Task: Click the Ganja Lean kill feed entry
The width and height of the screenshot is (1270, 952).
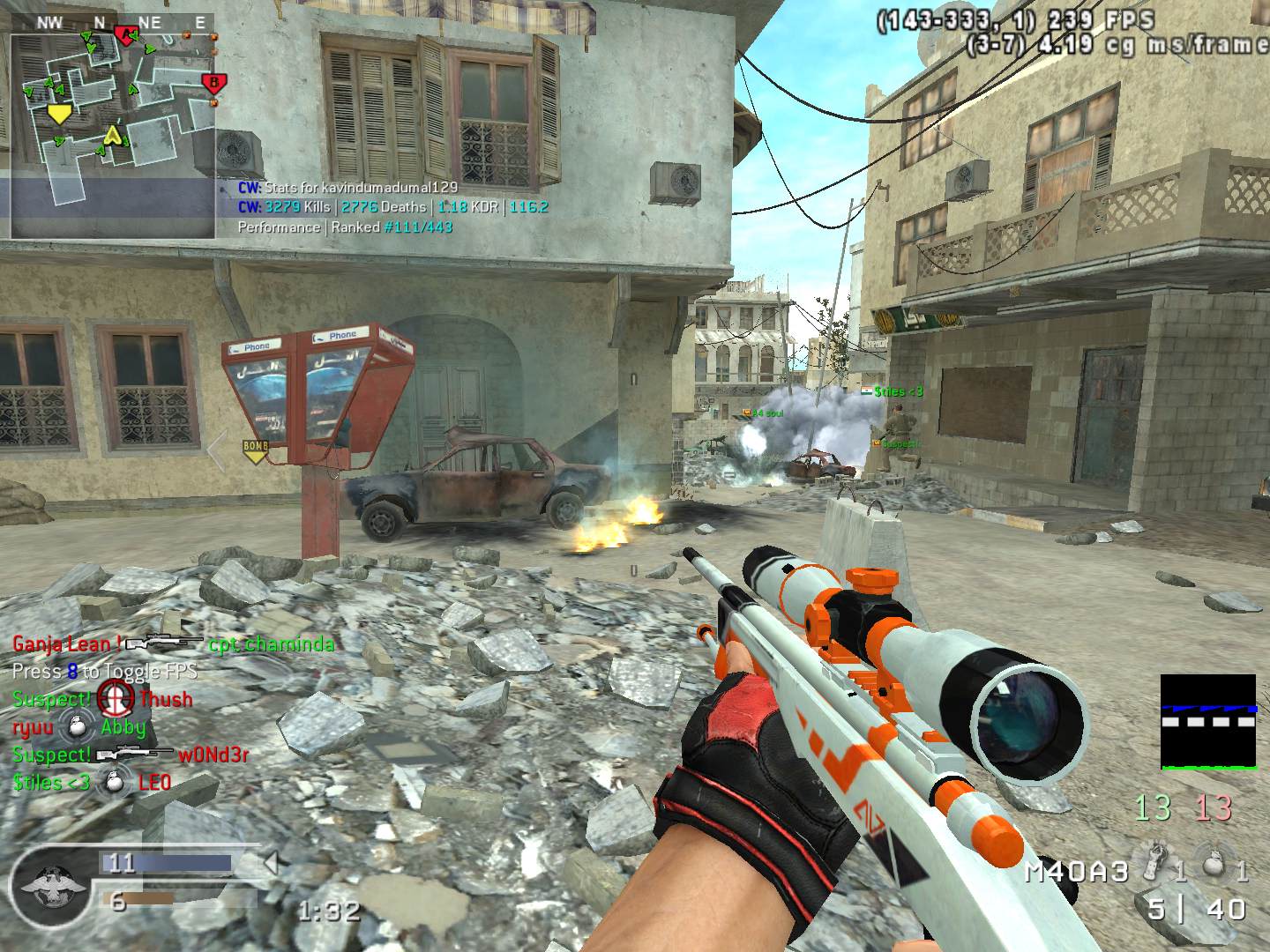Action: (174, 644)
